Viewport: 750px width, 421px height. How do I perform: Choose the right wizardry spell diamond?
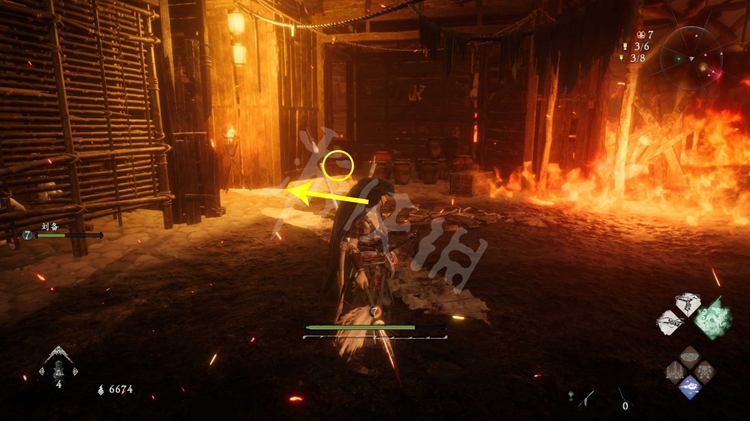coord(705,371)
